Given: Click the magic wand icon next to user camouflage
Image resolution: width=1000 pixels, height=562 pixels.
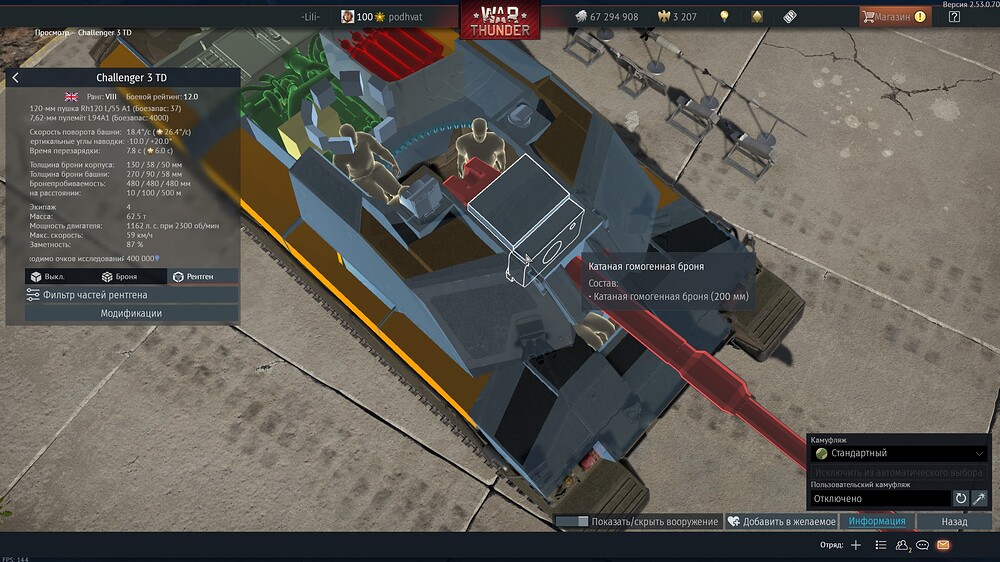Looking at the screenshot, I should point(980,498).
